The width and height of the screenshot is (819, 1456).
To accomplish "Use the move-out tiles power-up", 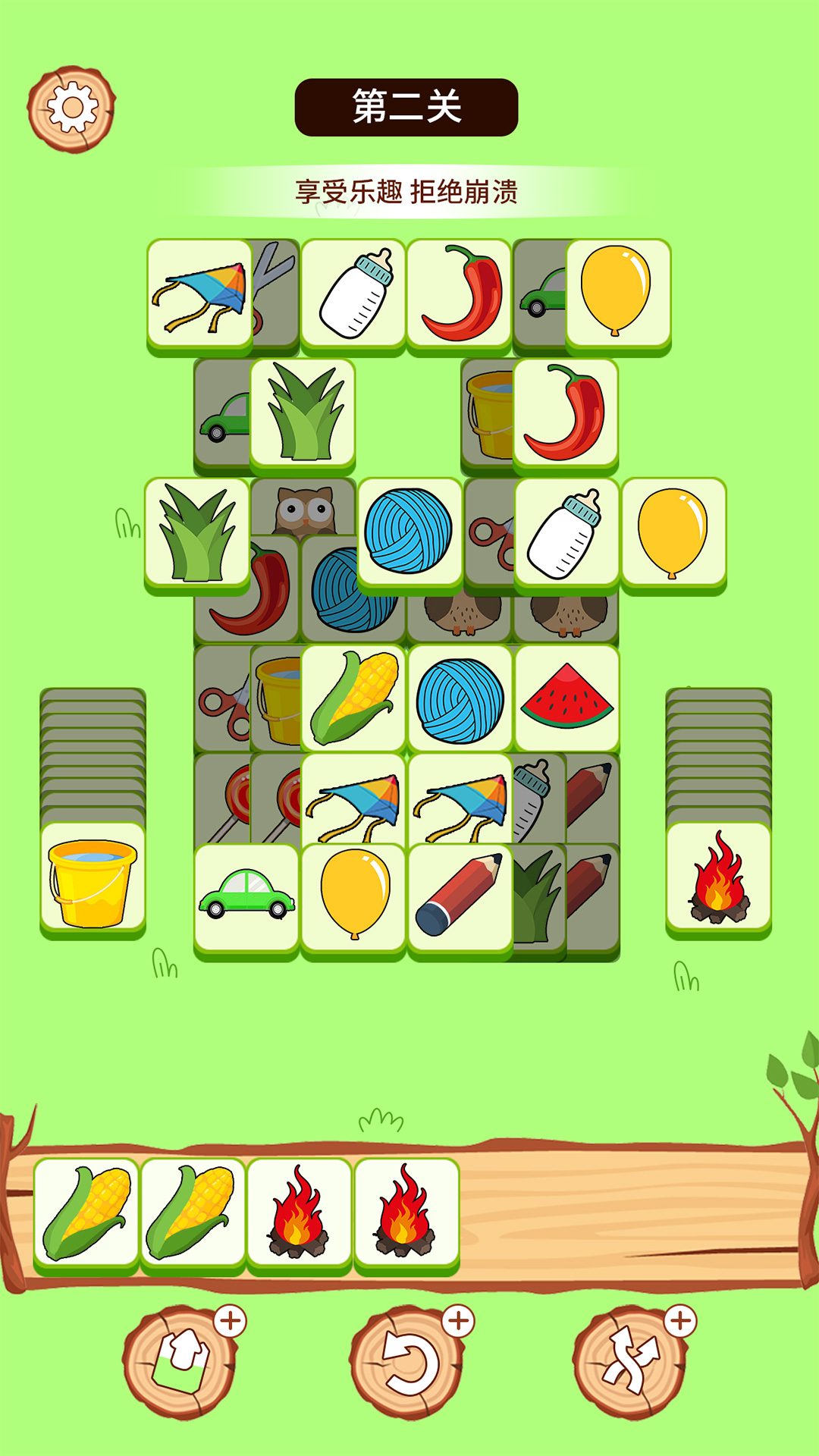I will [180, 1363].
